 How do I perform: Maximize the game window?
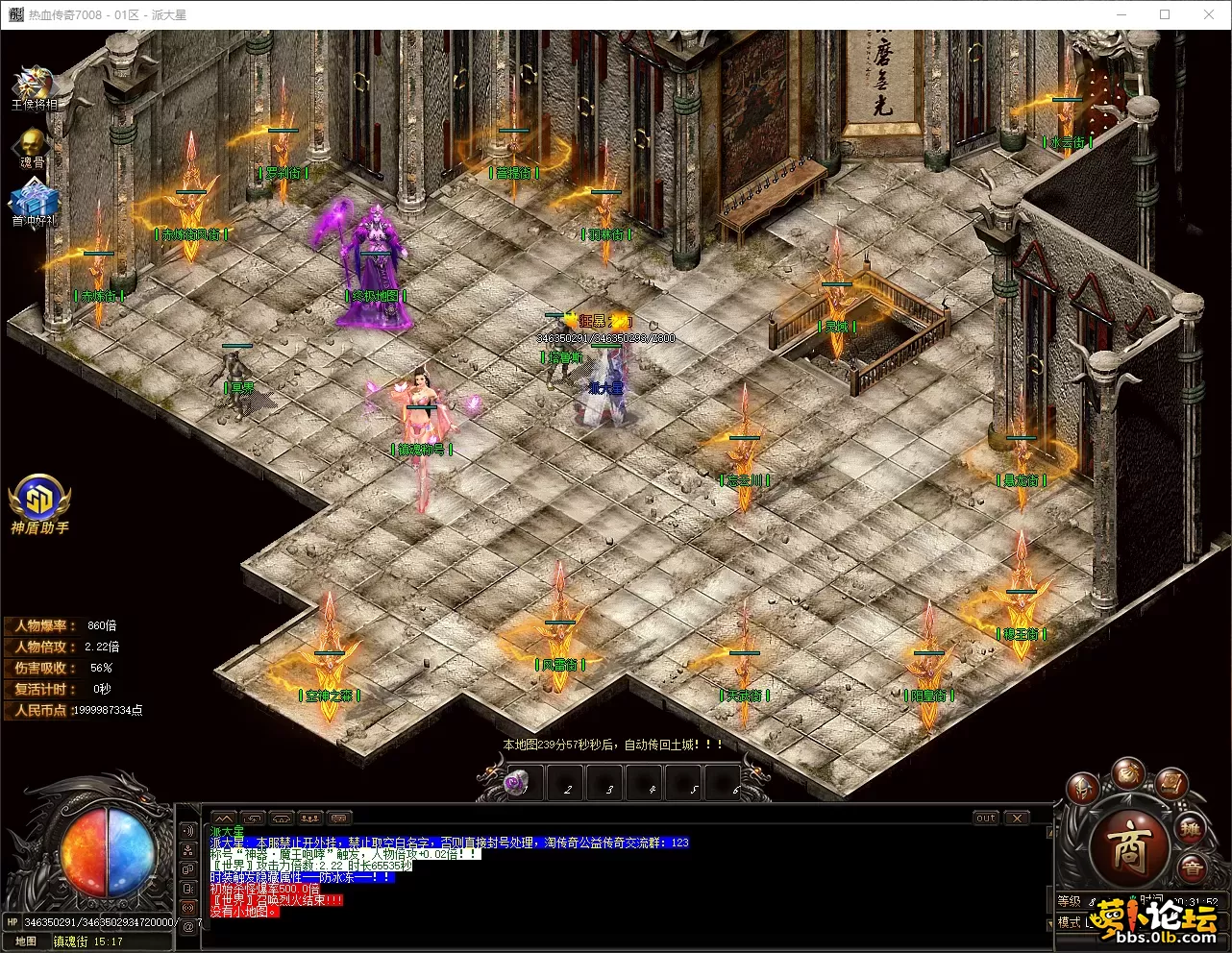(x=1165, y=14)
